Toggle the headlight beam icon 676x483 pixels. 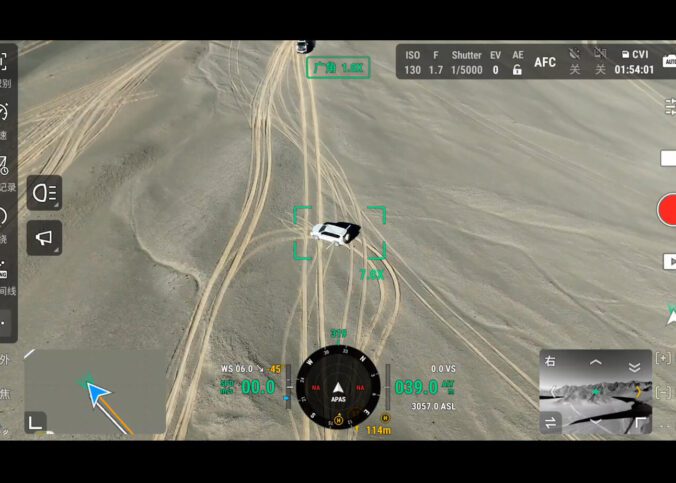tap(44, 193)
